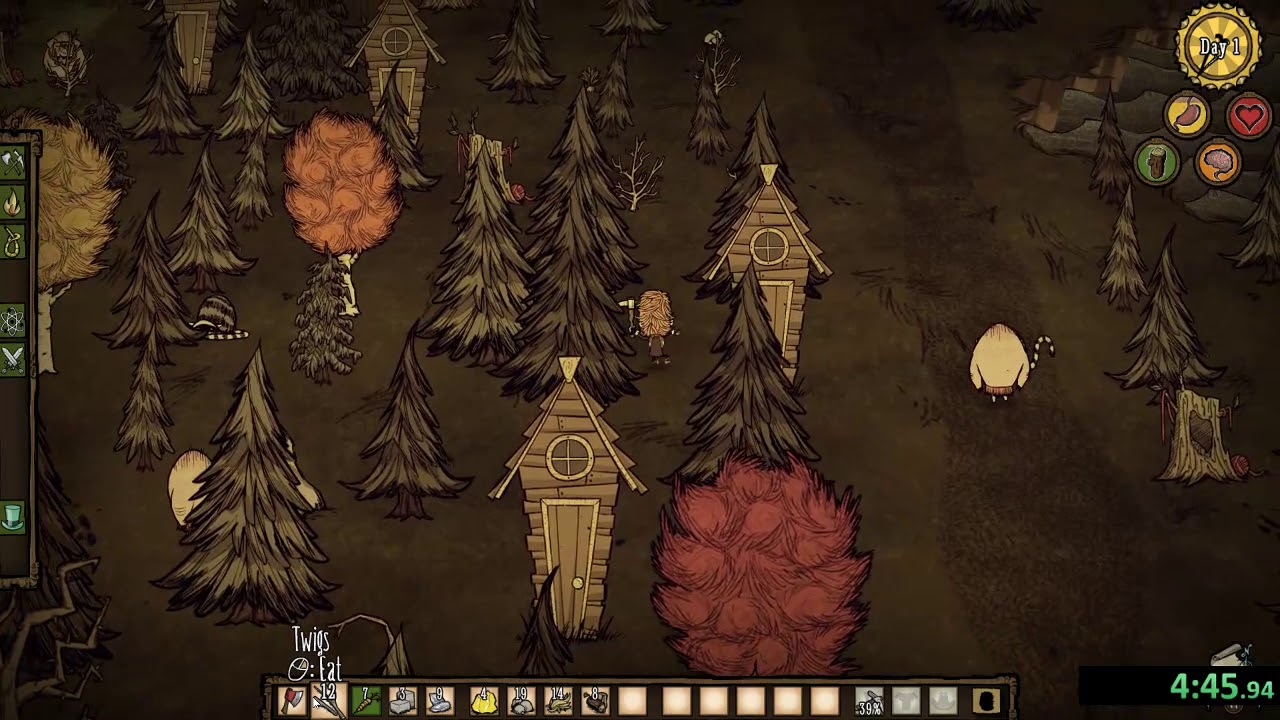Click the equipped pickaxe hand slot at 39%
The width and height of the screenshot is (1280, 720).
pos(869,702)
